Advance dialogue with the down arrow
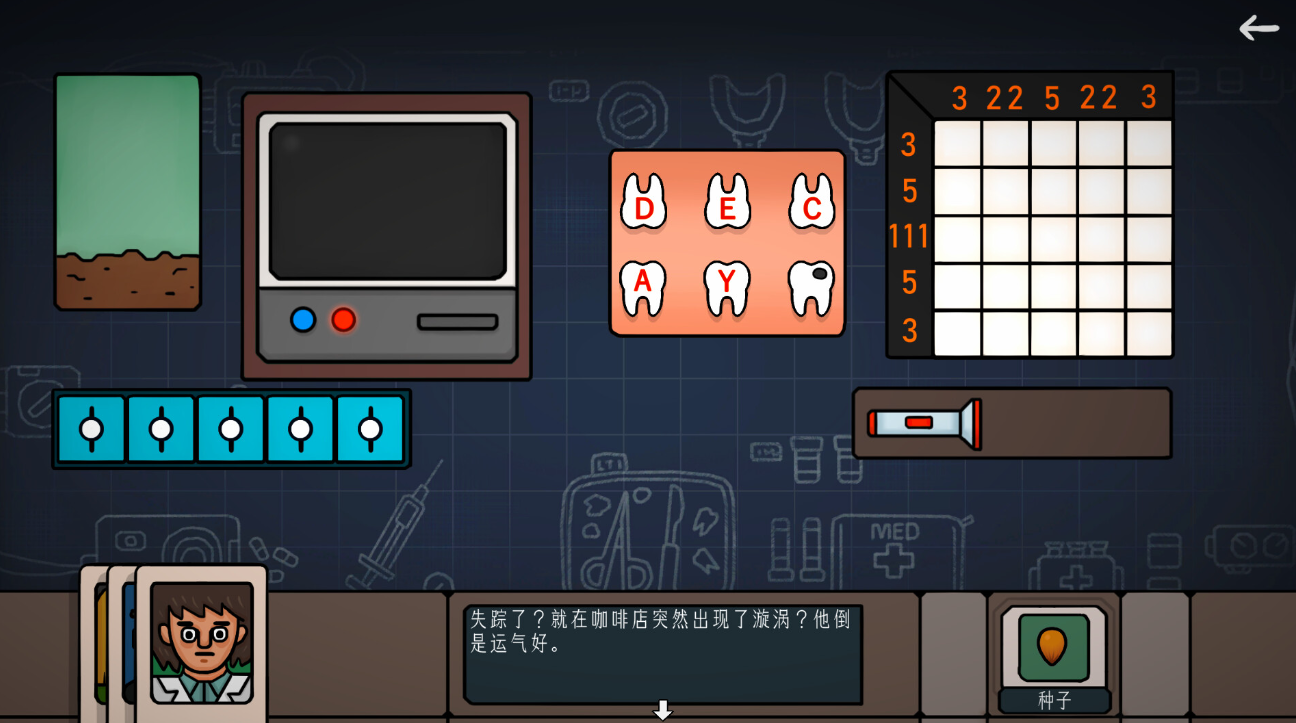Image resolution: width=1296 pixels, height=723 pixels. point(662,709)
